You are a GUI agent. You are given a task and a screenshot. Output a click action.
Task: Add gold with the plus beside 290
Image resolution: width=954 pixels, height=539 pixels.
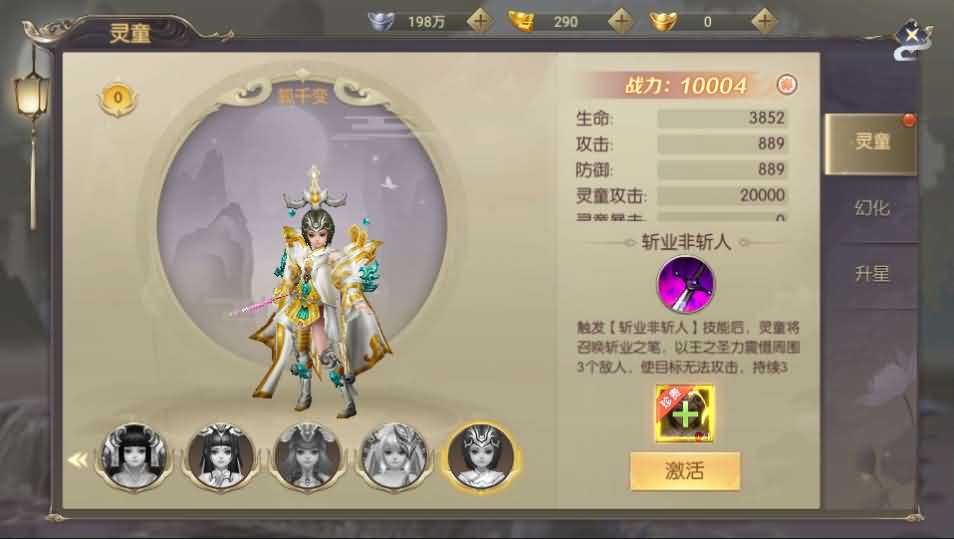[x=622, y=21]
